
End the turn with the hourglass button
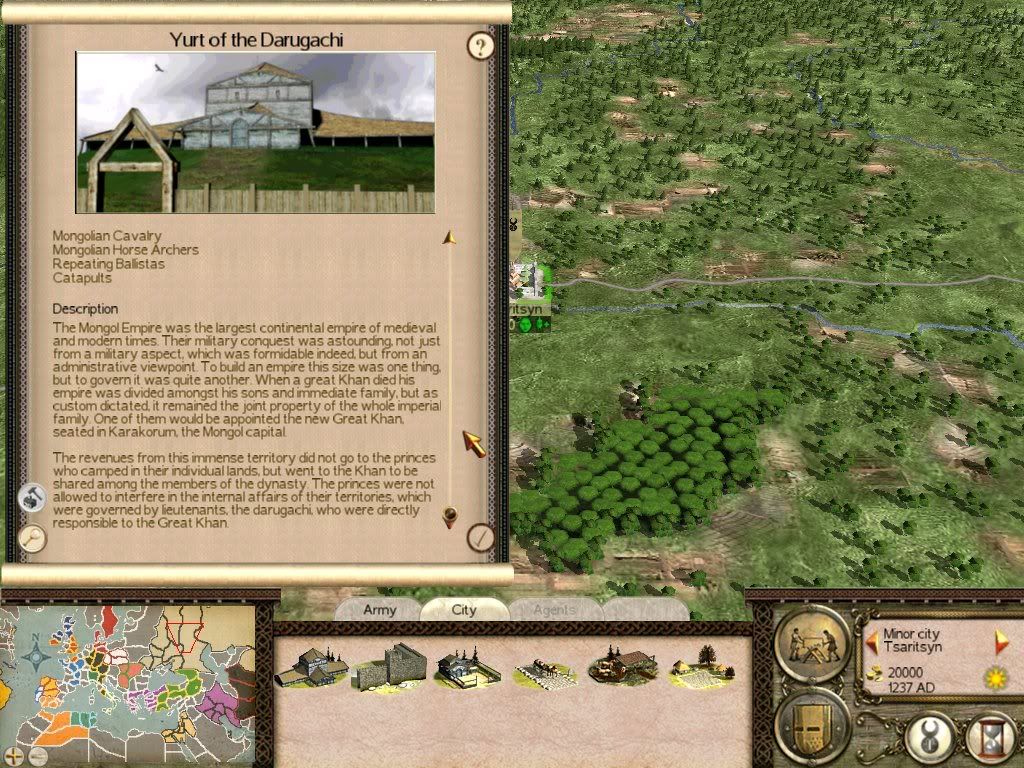coord(992,740)
